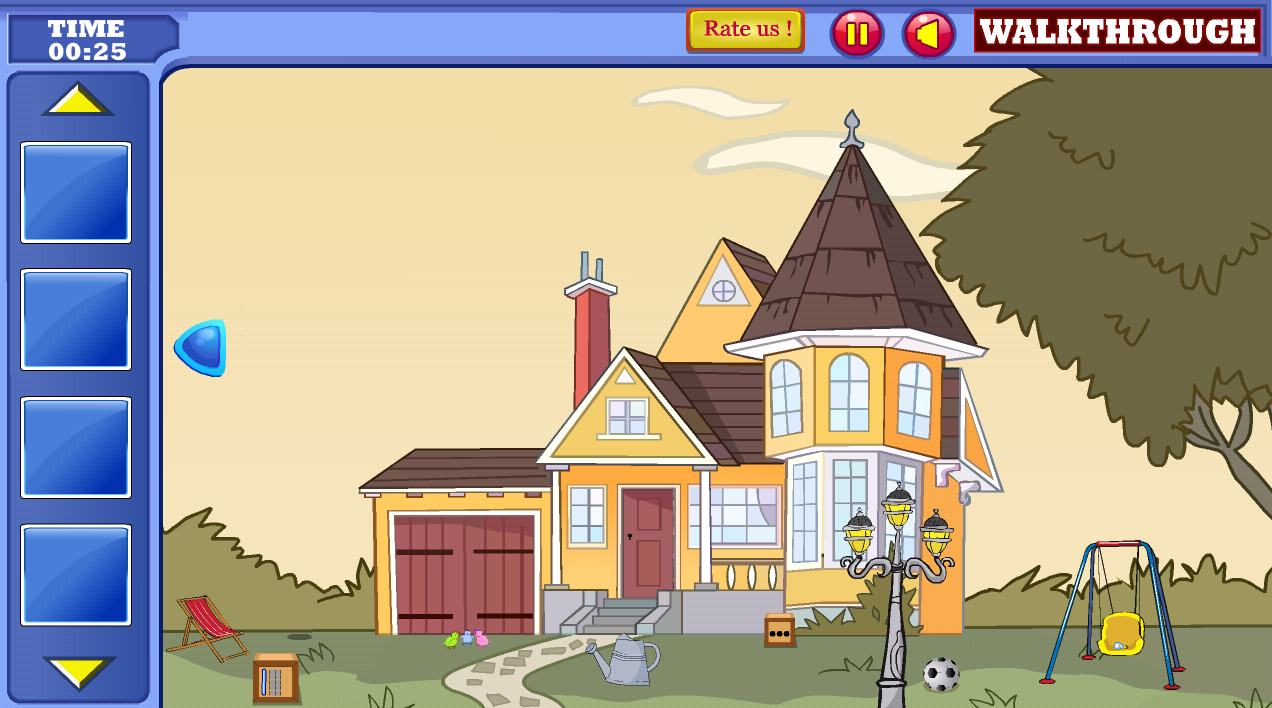Click the Rate us! button
Screen dimensions: 1272x708
tap(745, 29)
